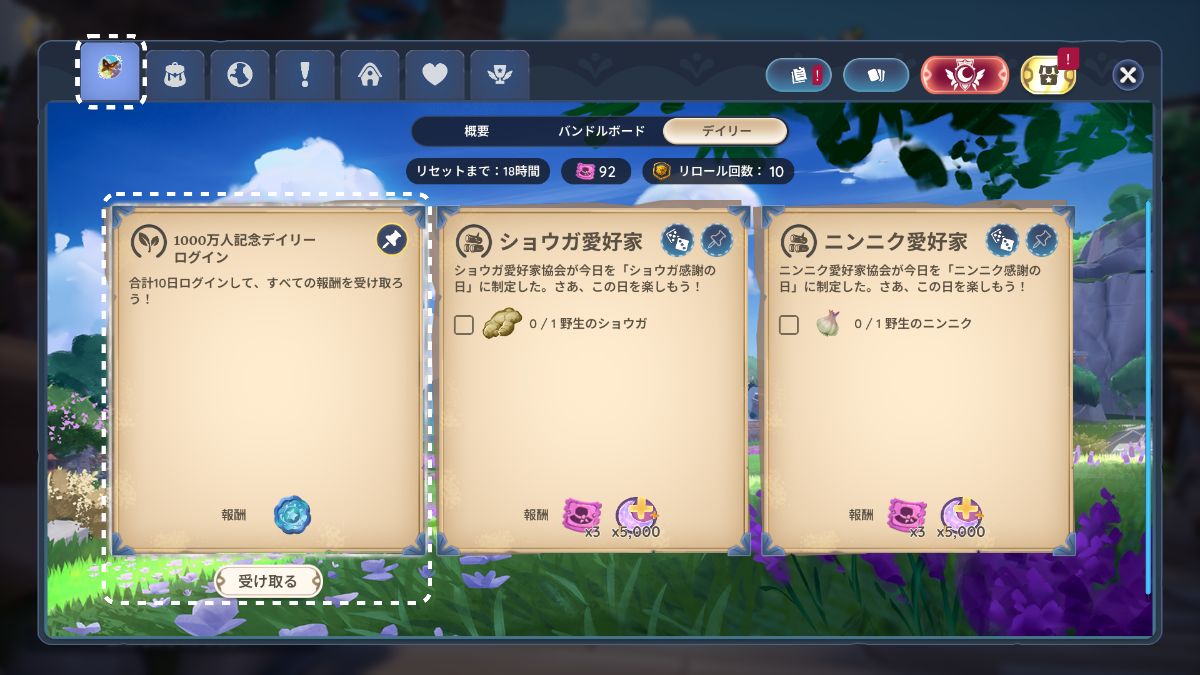Close the menu with the X button
The width and height of the screenshot is (1200, 675).
[1128, 75]
